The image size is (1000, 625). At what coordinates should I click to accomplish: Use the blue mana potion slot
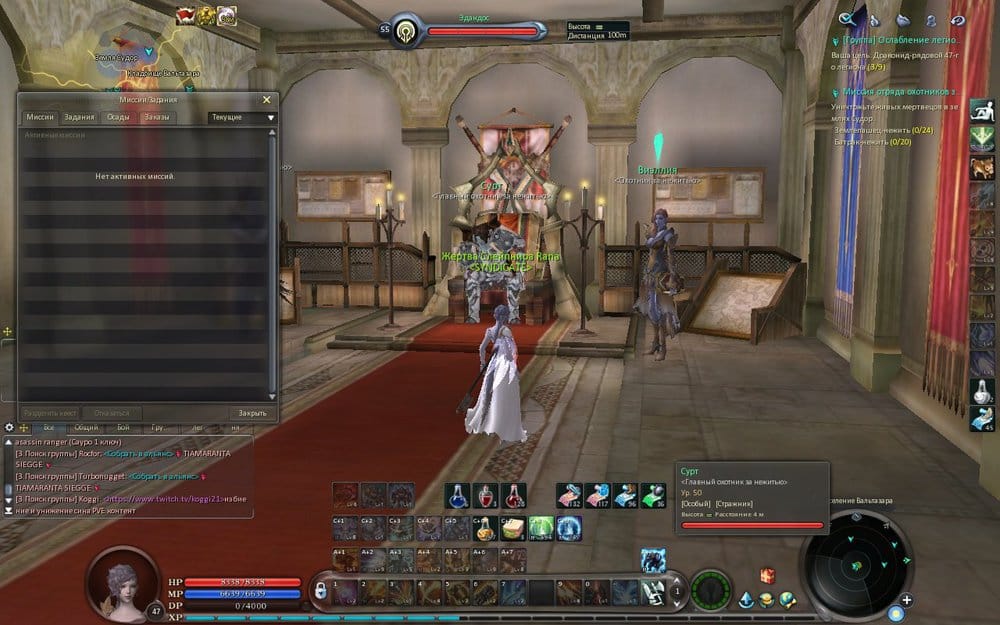coord(457,495)
